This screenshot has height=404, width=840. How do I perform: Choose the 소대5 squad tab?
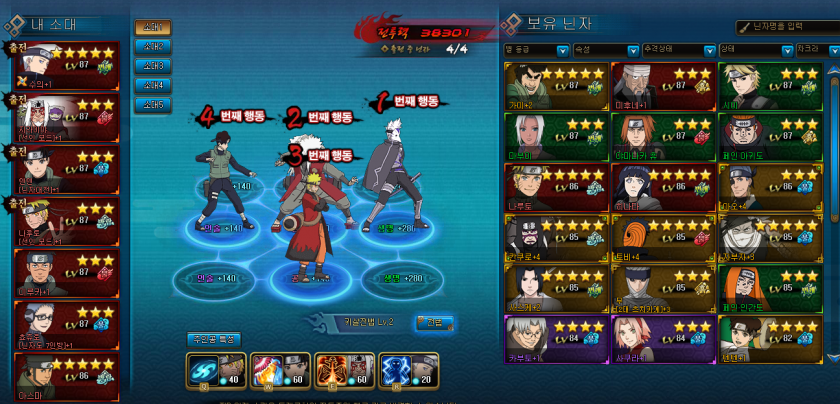point(152,104)
